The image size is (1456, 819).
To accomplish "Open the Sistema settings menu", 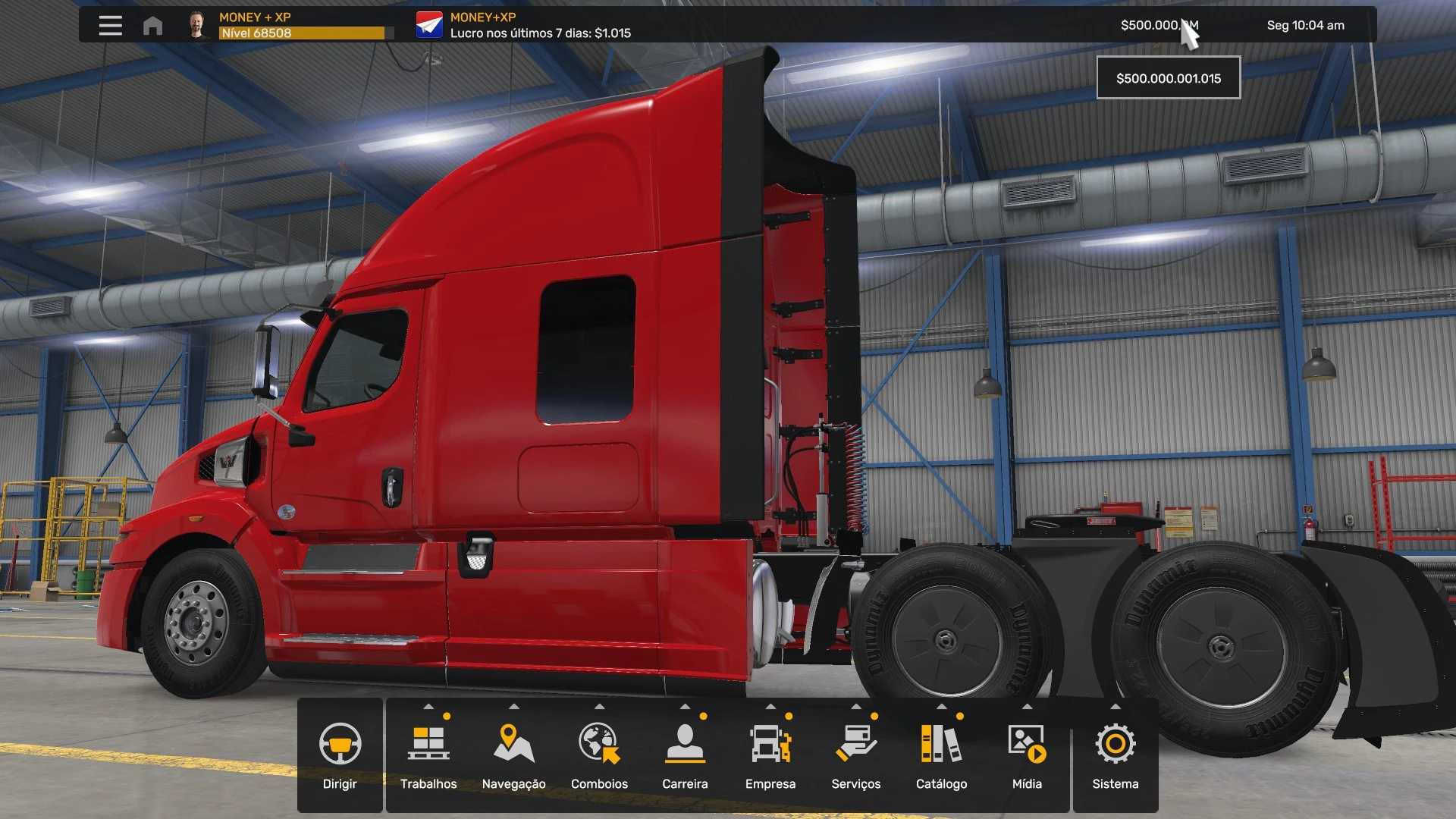I will pyautogui.click(x=1115, y=755).
